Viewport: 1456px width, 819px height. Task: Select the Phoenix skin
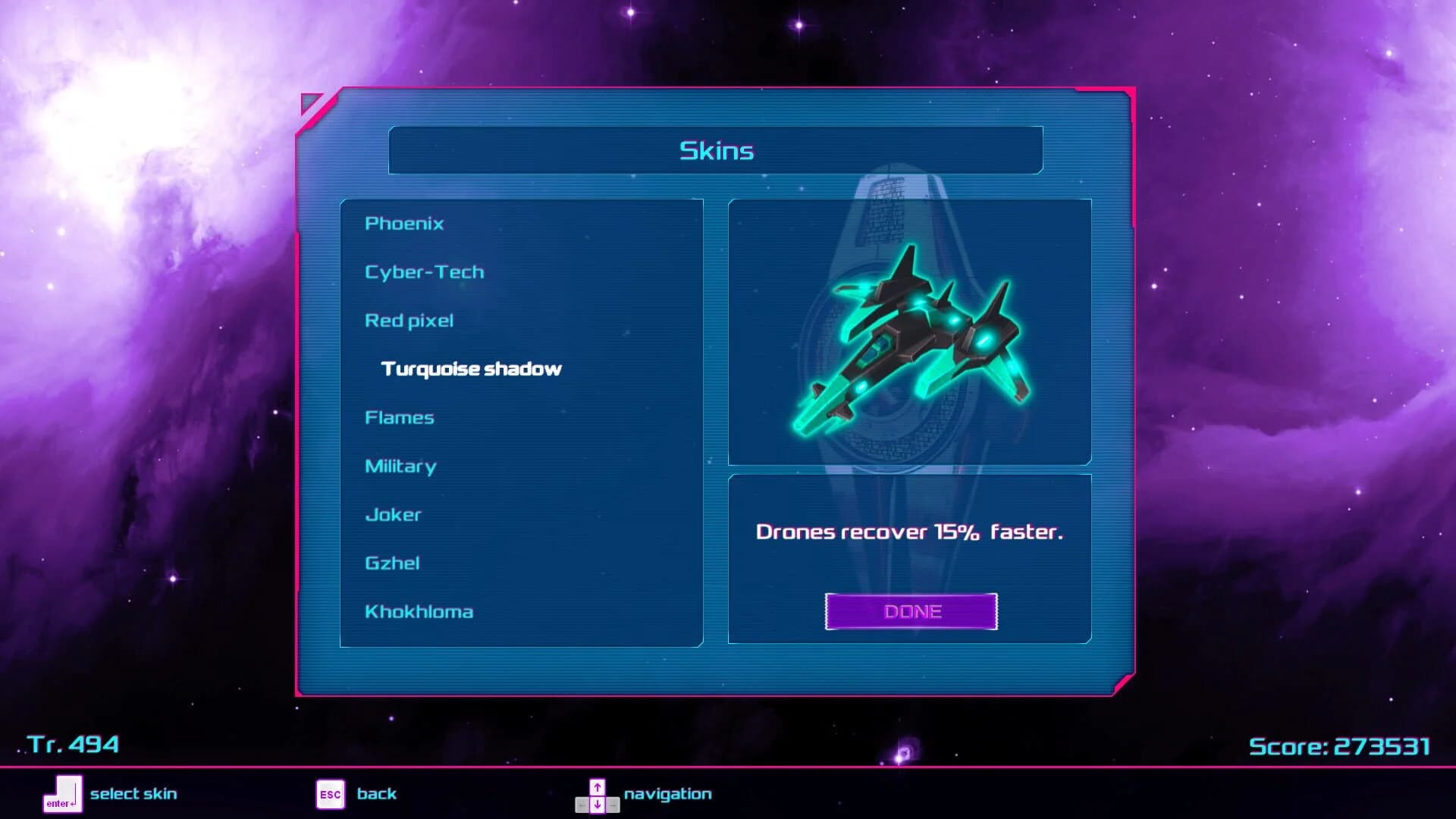coord(404,223)
